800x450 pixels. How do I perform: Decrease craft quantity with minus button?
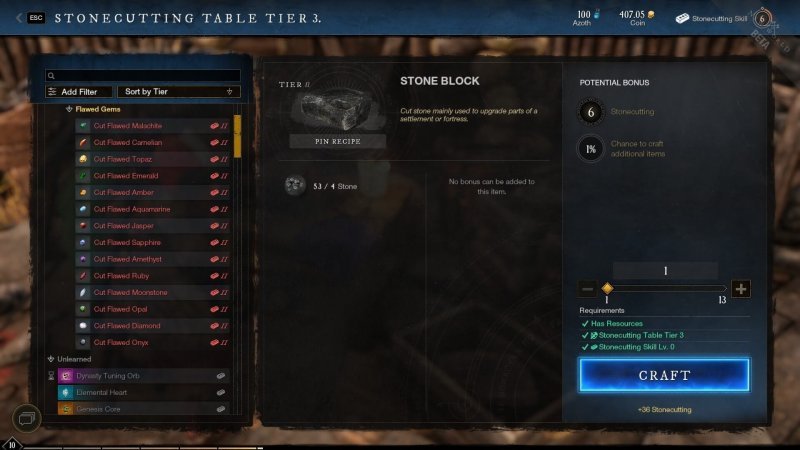tap(588, 289)
